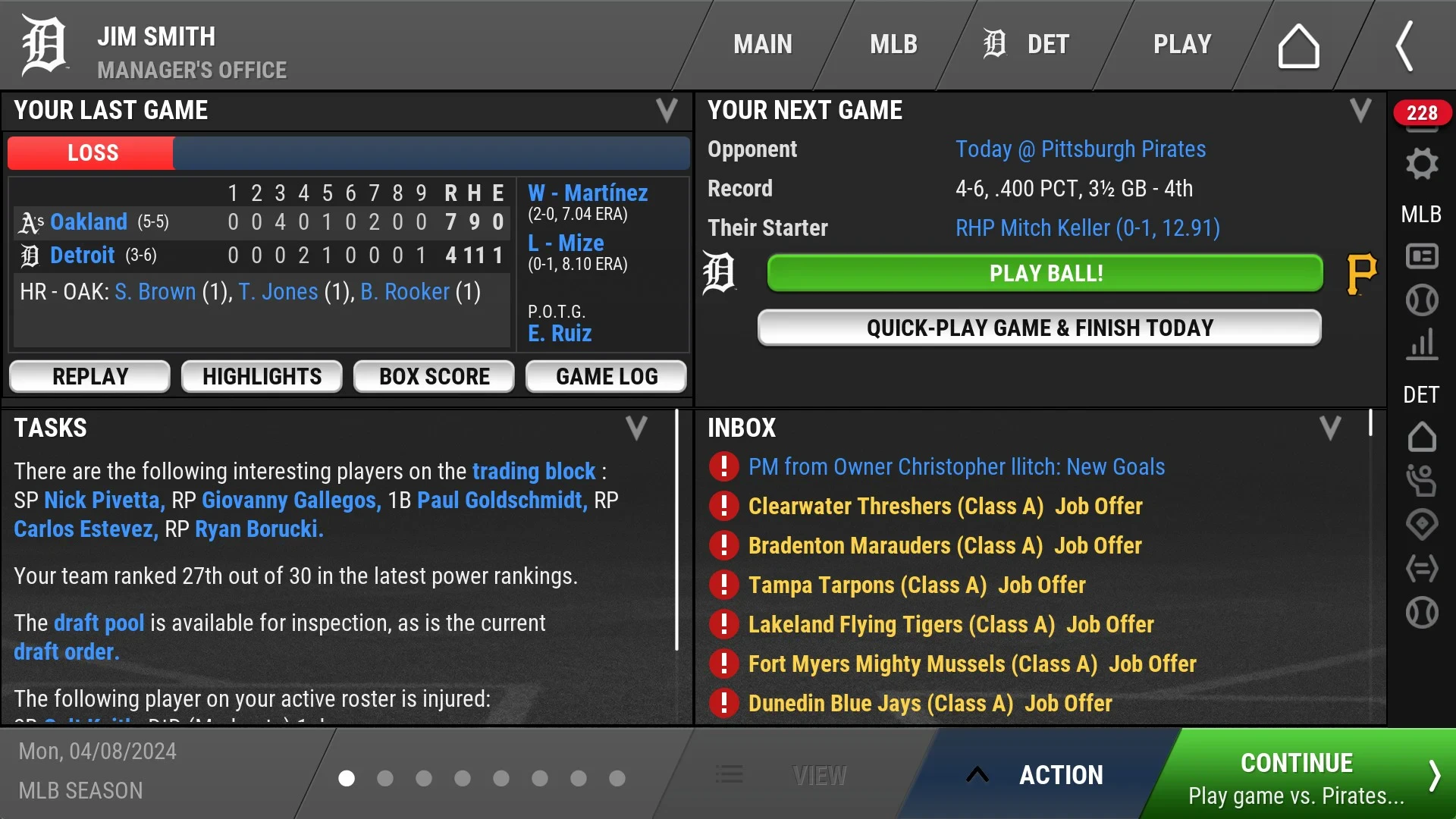1456x819 pixels.
Task: Open Mitch Keller's player link
Action: [x=1087, y=228]
